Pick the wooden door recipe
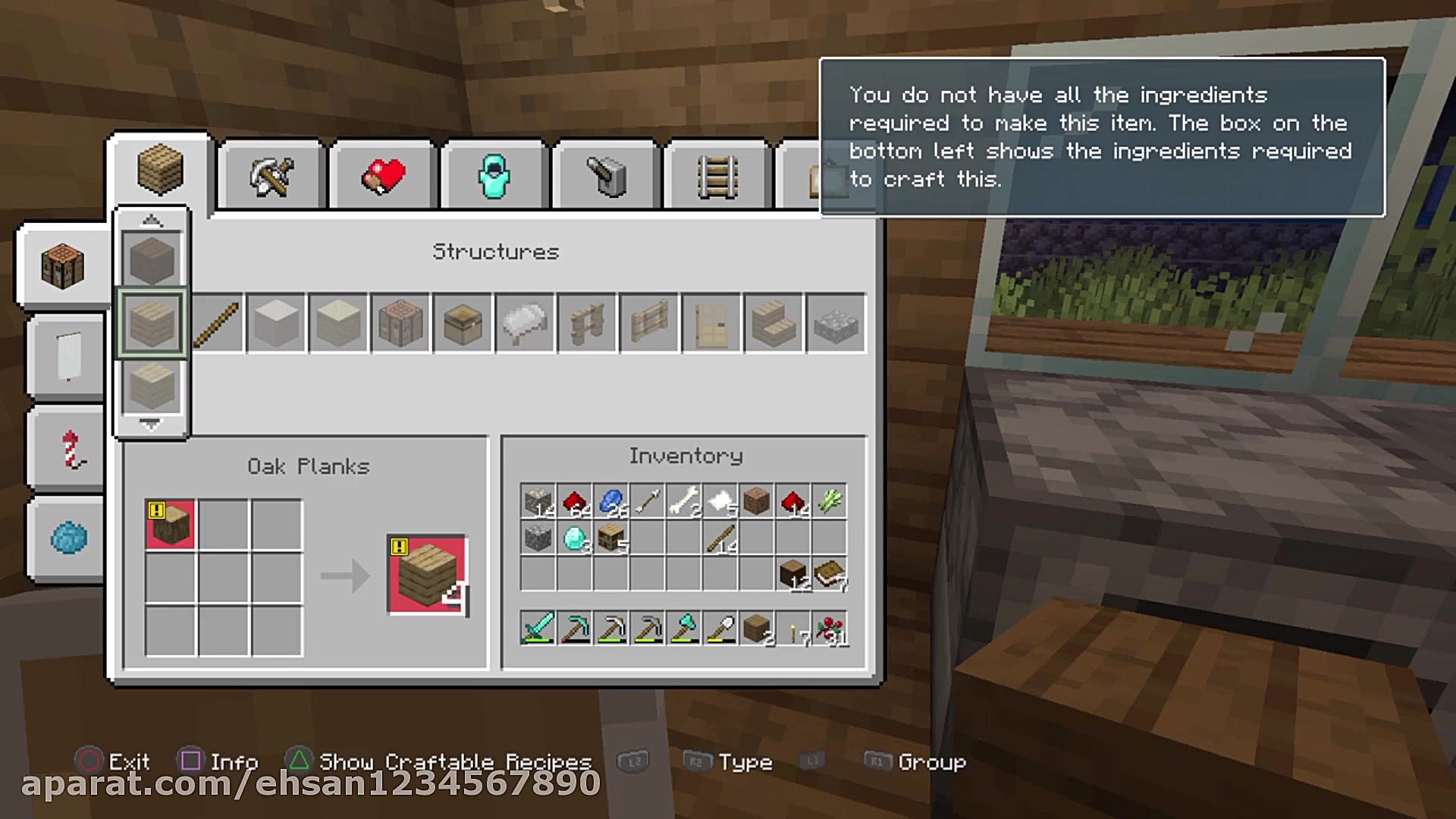The height and width of the screenshot is (819, 1456). [x=711, y=324]
